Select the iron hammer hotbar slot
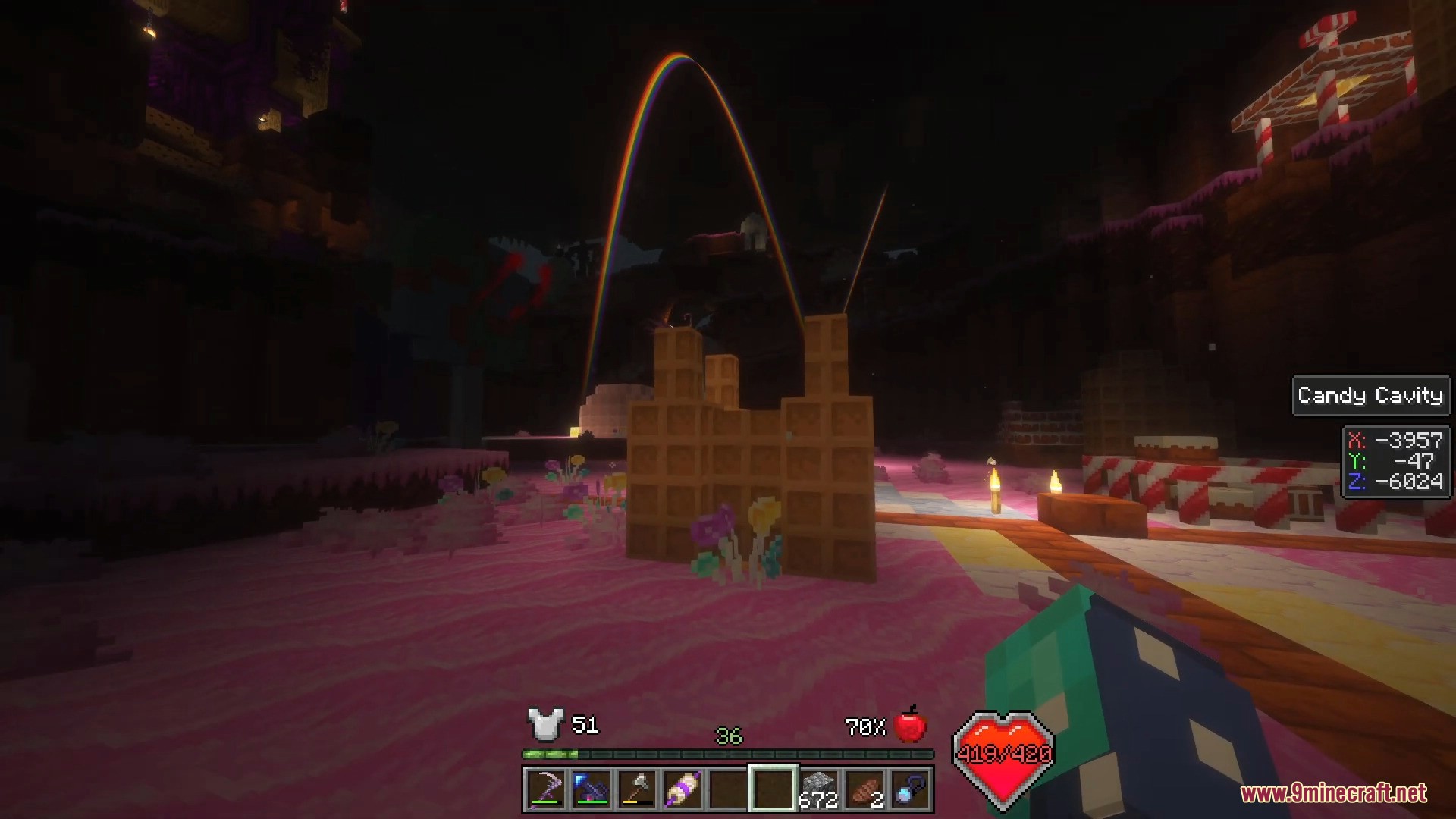 [x=636, y=789]
